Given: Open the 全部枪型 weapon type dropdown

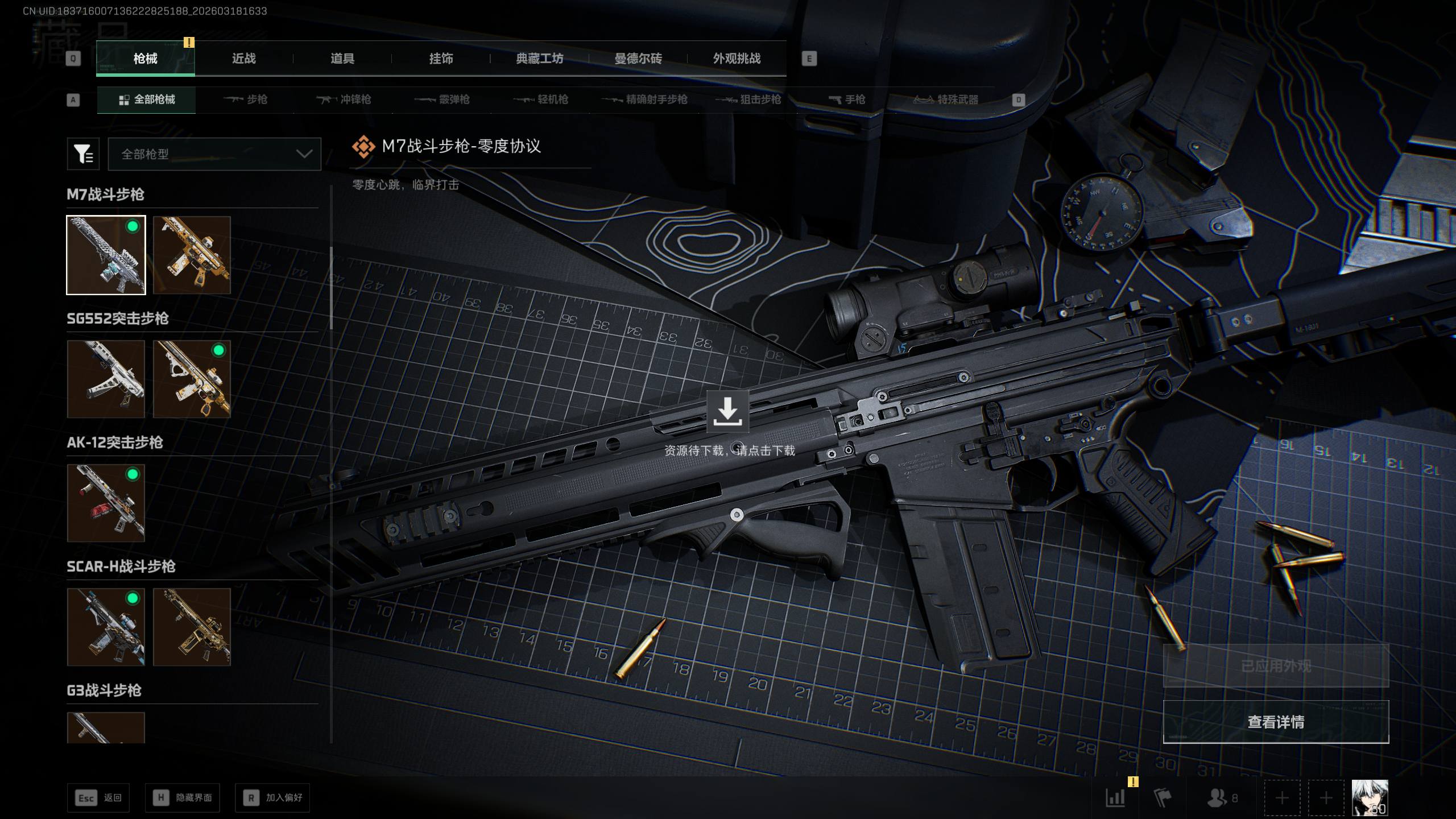Looking at the screenshot, I should [214, 154].
